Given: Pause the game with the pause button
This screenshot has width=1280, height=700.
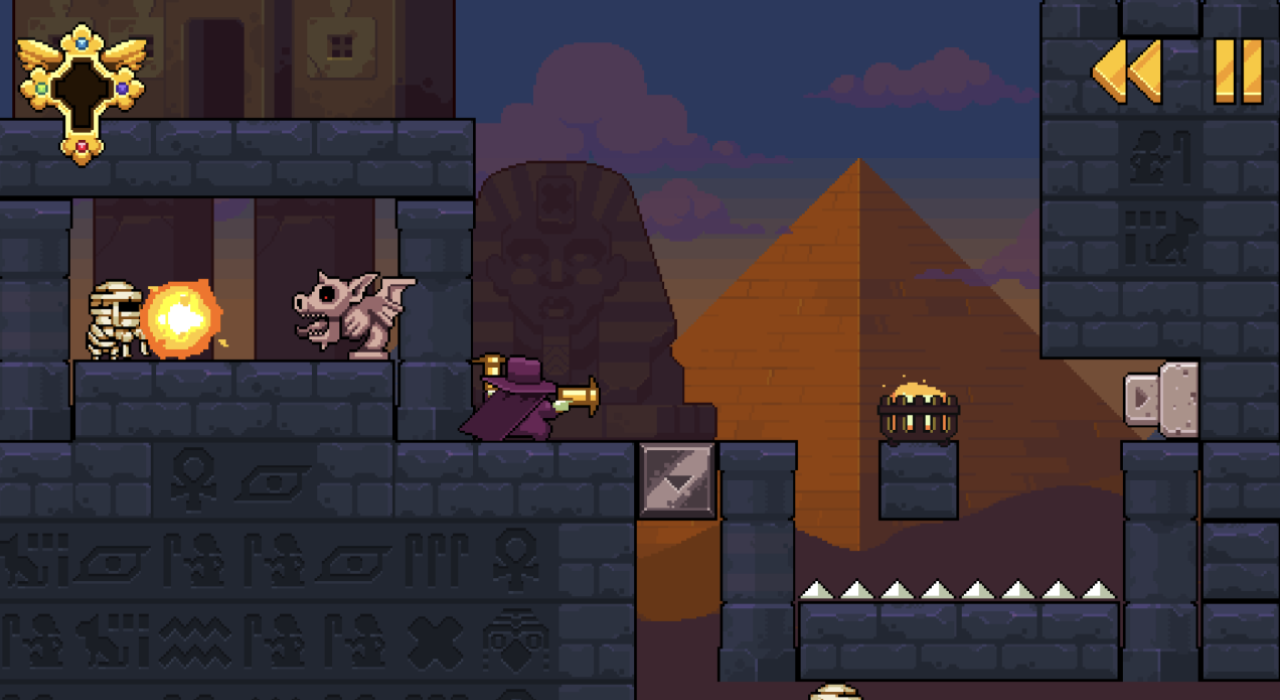Looking at the screenshot, I should tap(1238, 71).
